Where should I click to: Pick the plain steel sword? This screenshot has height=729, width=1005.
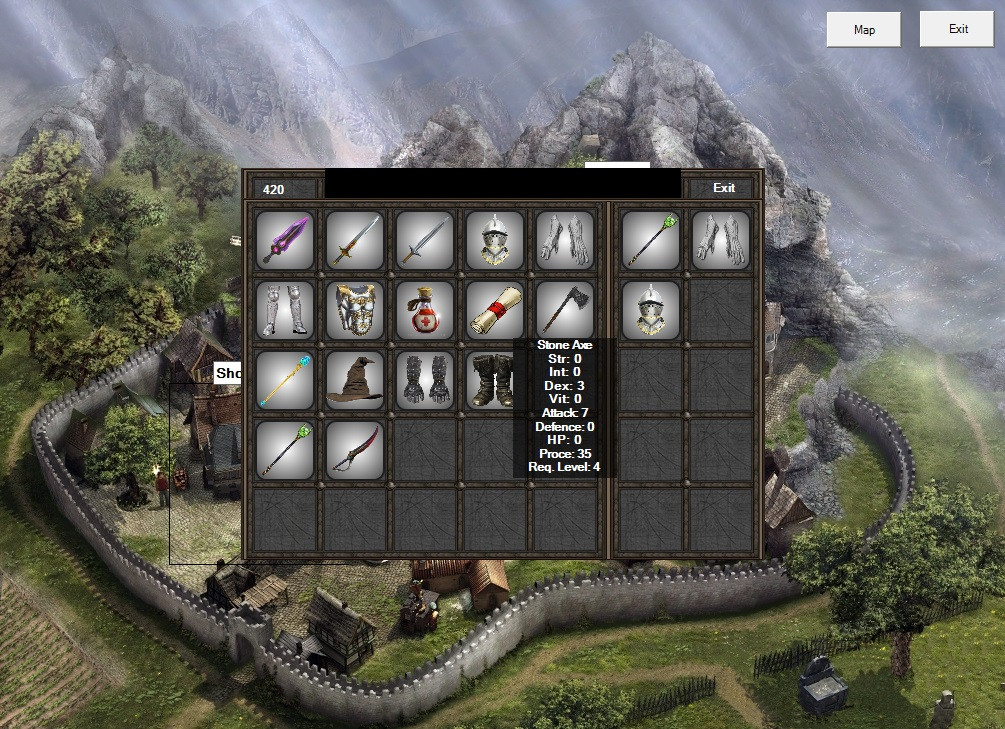coord(425,240)
